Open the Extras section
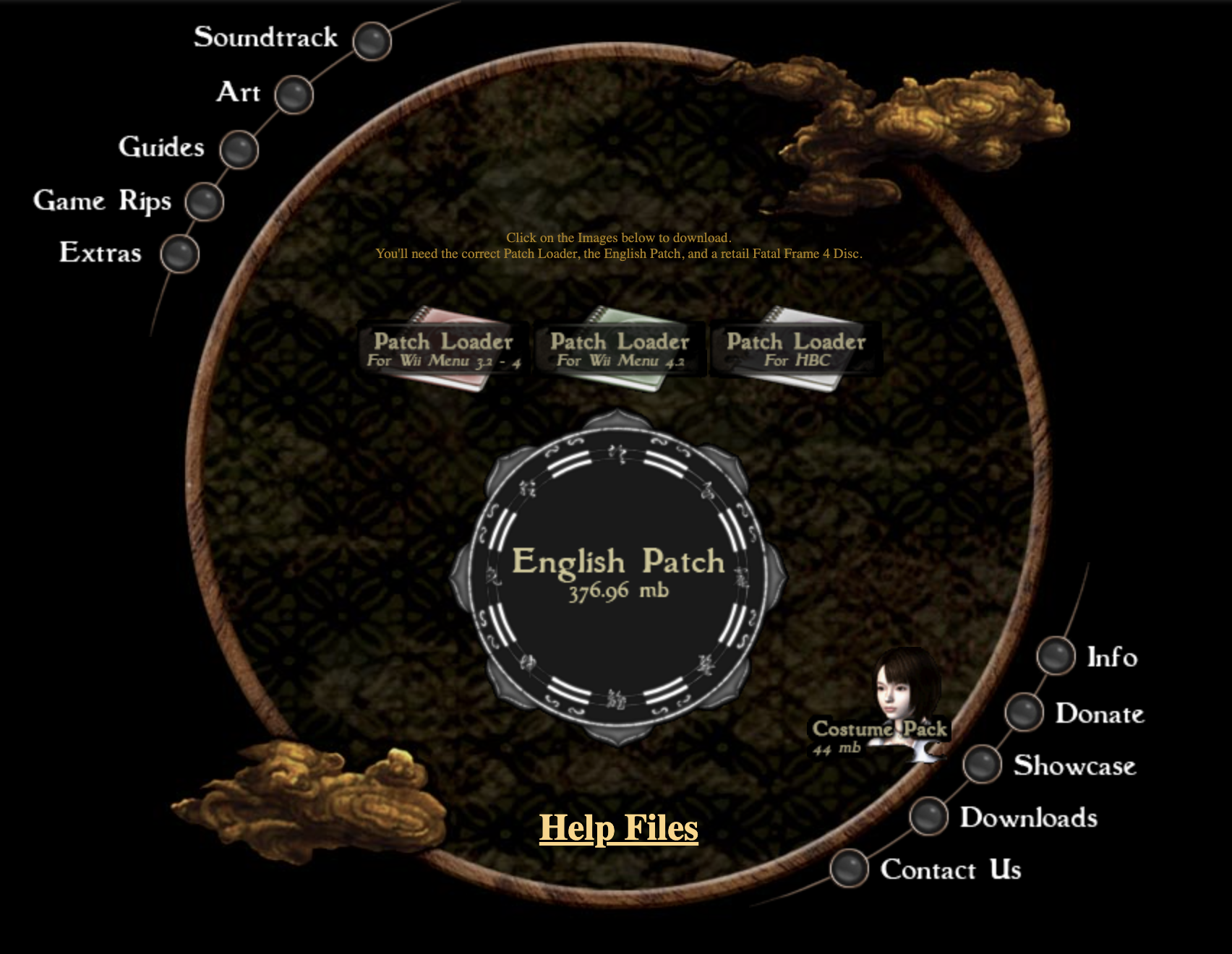Image resolution: width=1232 pixels, height=954 pixels. tap(100, 253)
